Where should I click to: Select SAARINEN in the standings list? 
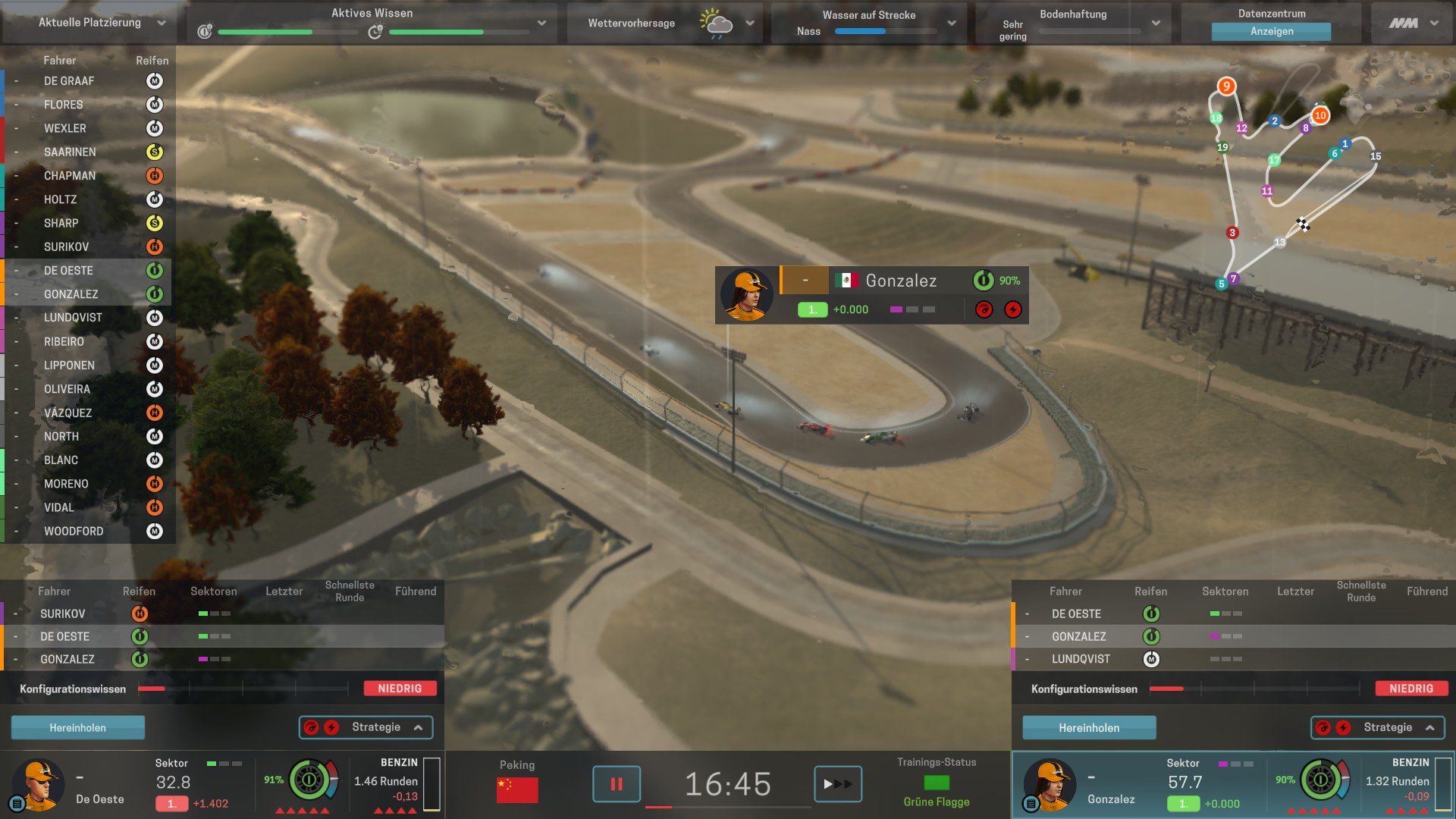pos(70,152)
